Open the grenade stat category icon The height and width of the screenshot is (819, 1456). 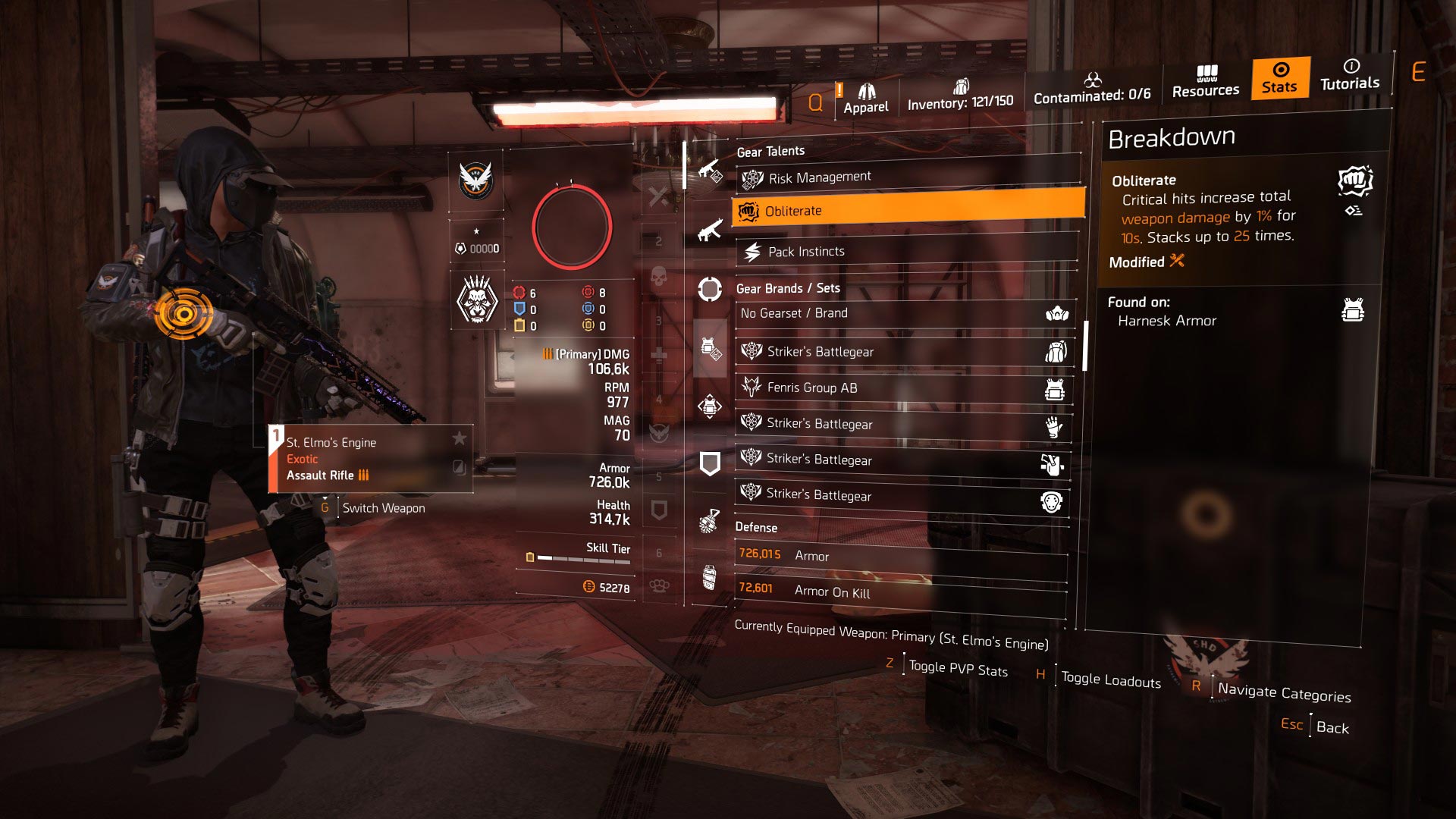[x=709, y=521]
